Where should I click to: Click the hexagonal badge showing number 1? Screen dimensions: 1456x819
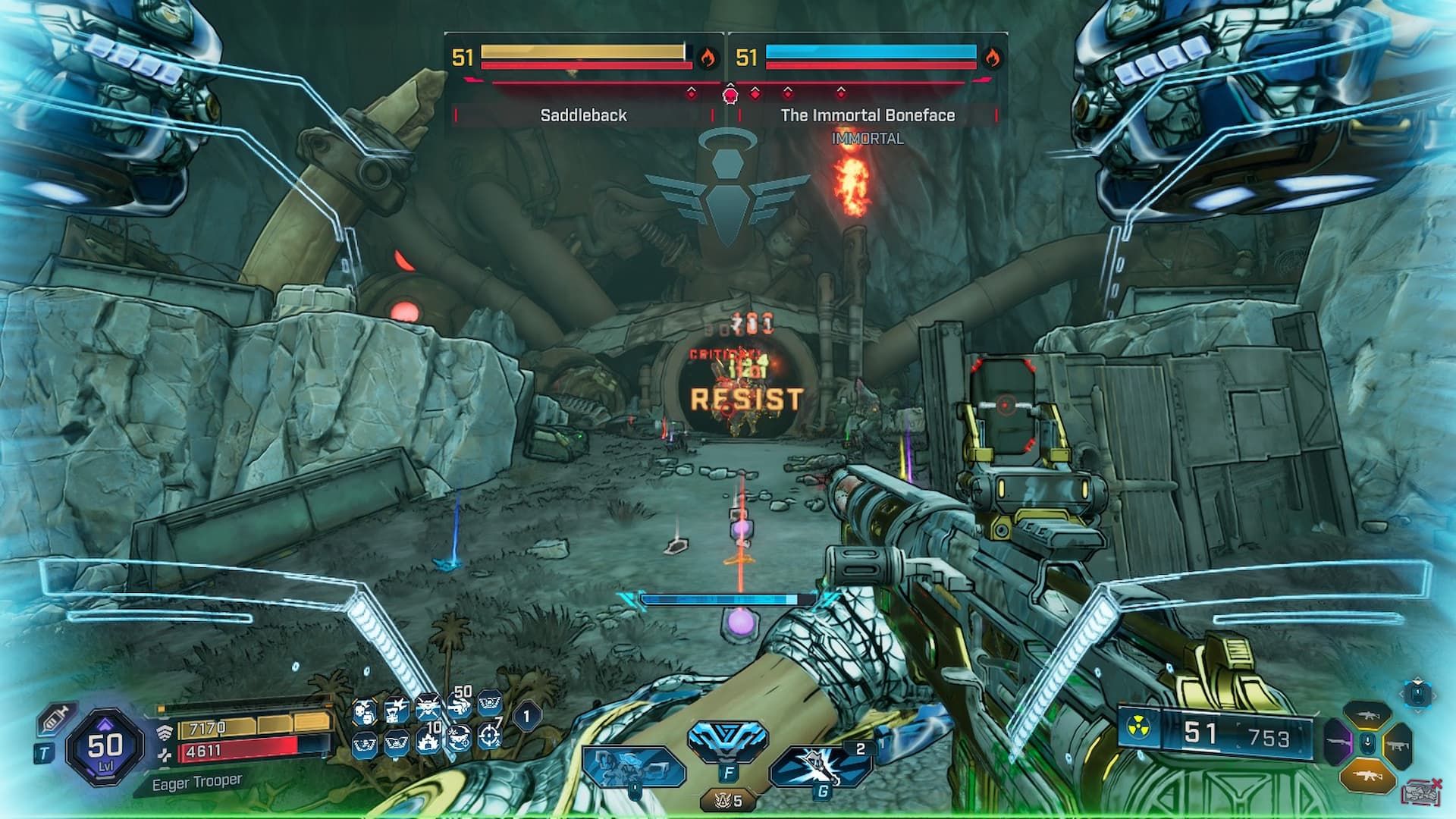[x=527, y=715]
